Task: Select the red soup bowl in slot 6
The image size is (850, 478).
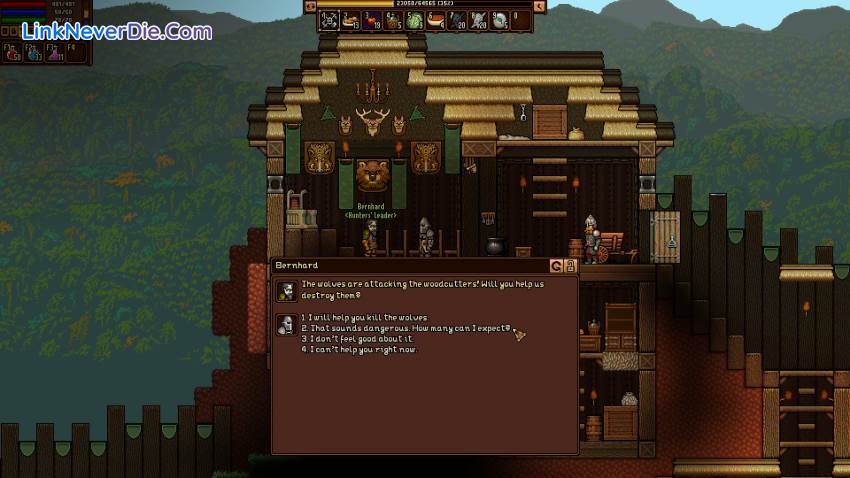Action: point(436,19)
